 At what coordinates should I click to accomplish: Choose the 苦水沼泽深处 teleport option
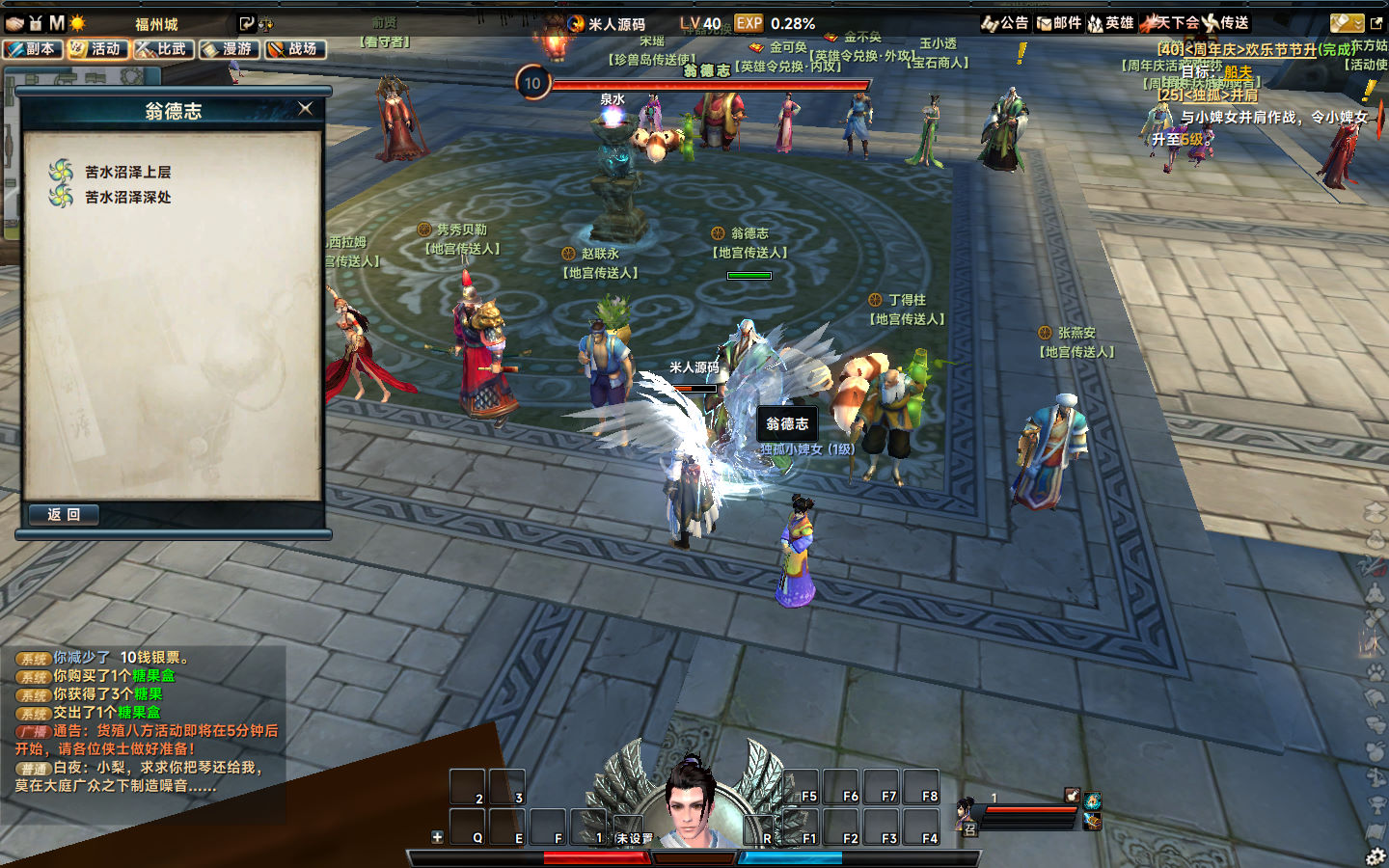(x=127, y=197)
